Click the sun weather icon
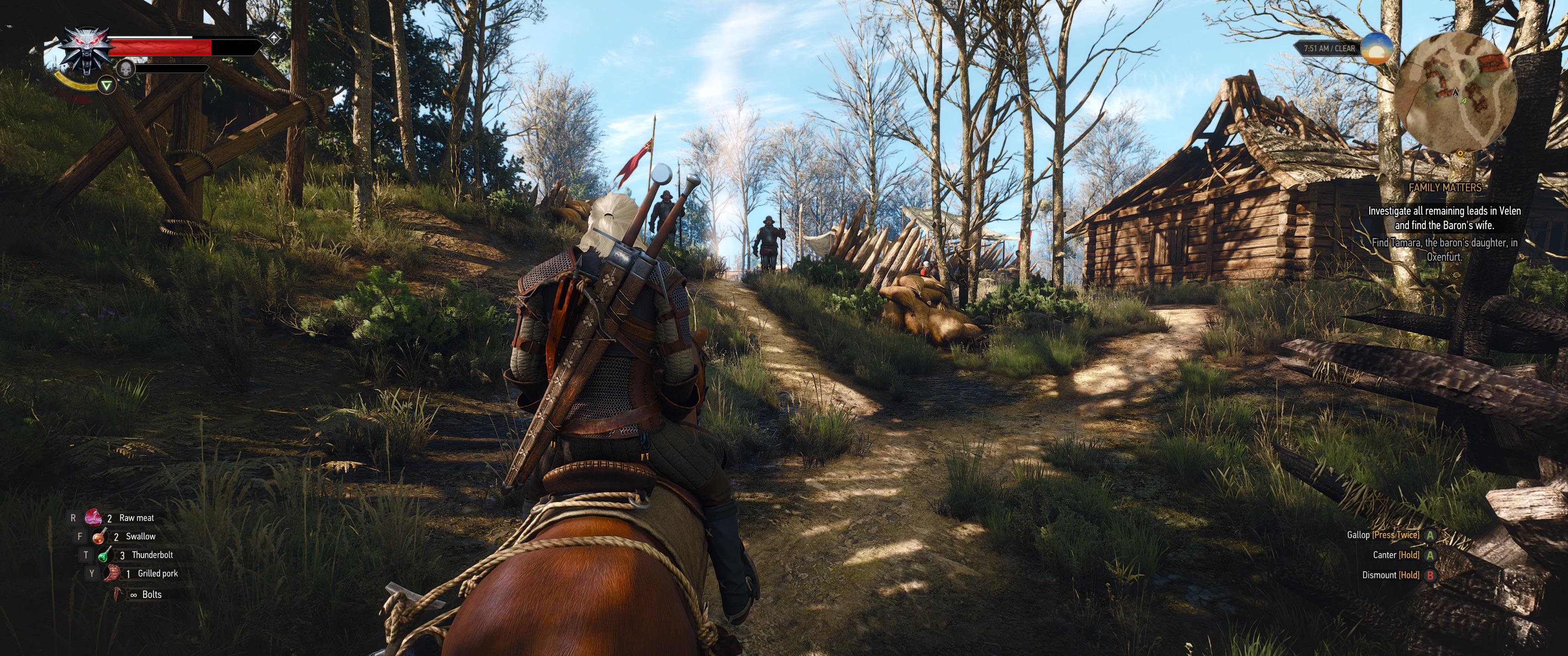This screenshot has height=656, width=1568. (x=1376, y=48)
